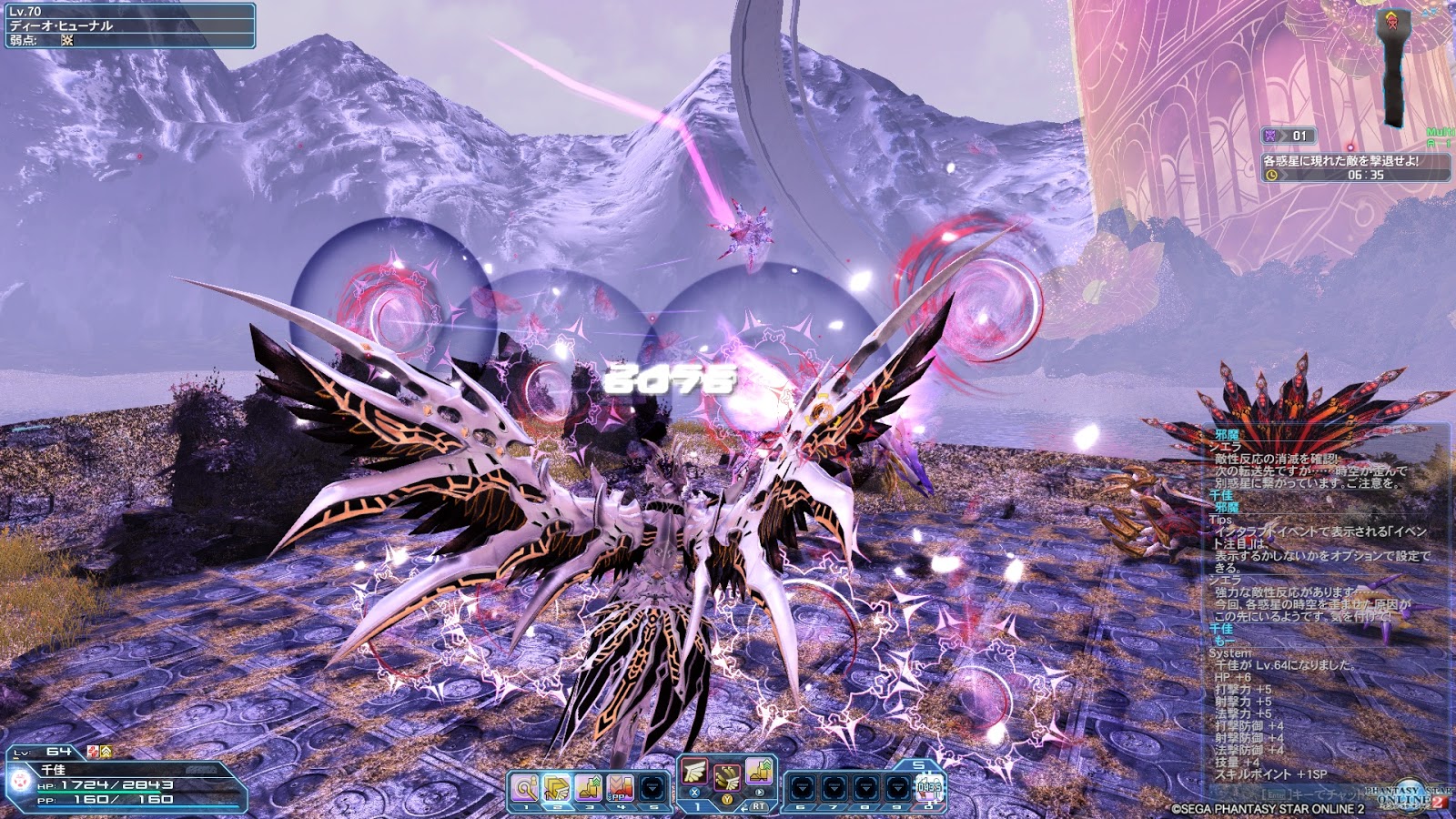Activate the highlighted winged-blocks skill in slot 2
Screen dimensions: 1456x819
tap(557, 787)
